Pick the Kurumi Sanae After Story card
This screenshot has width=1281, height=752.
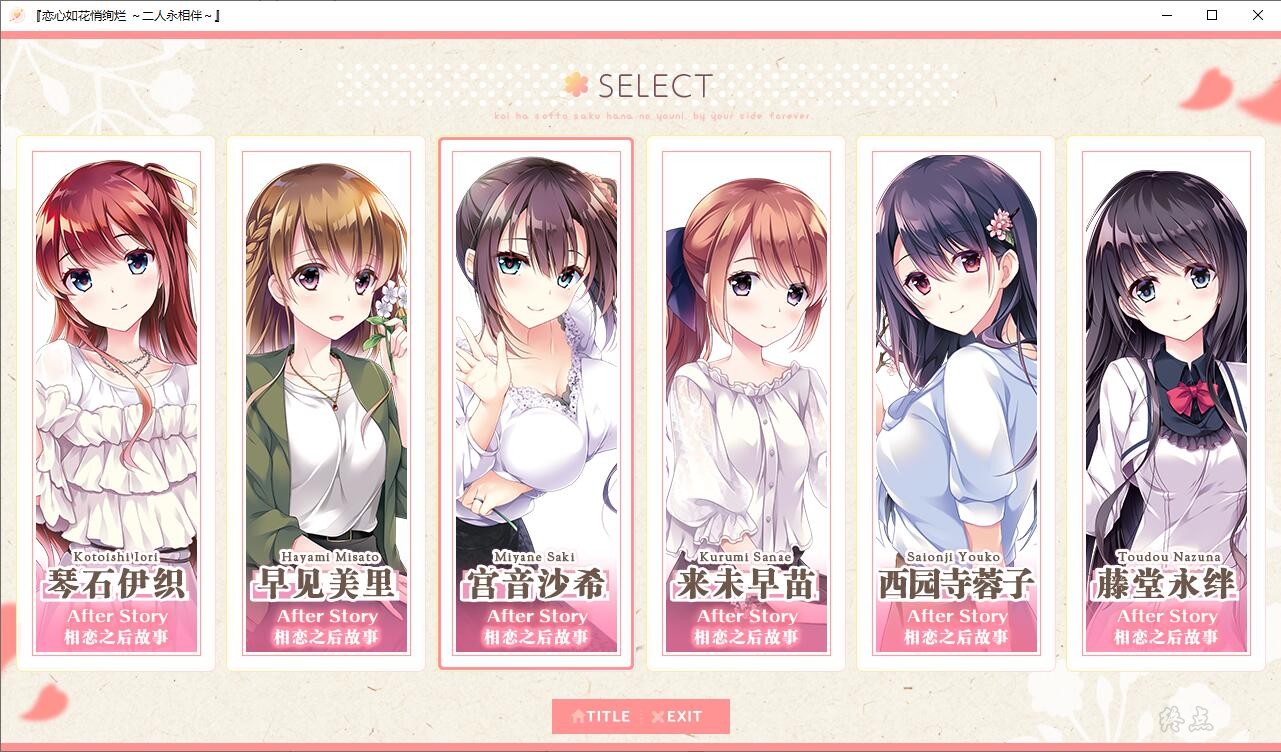coord(746,402)
